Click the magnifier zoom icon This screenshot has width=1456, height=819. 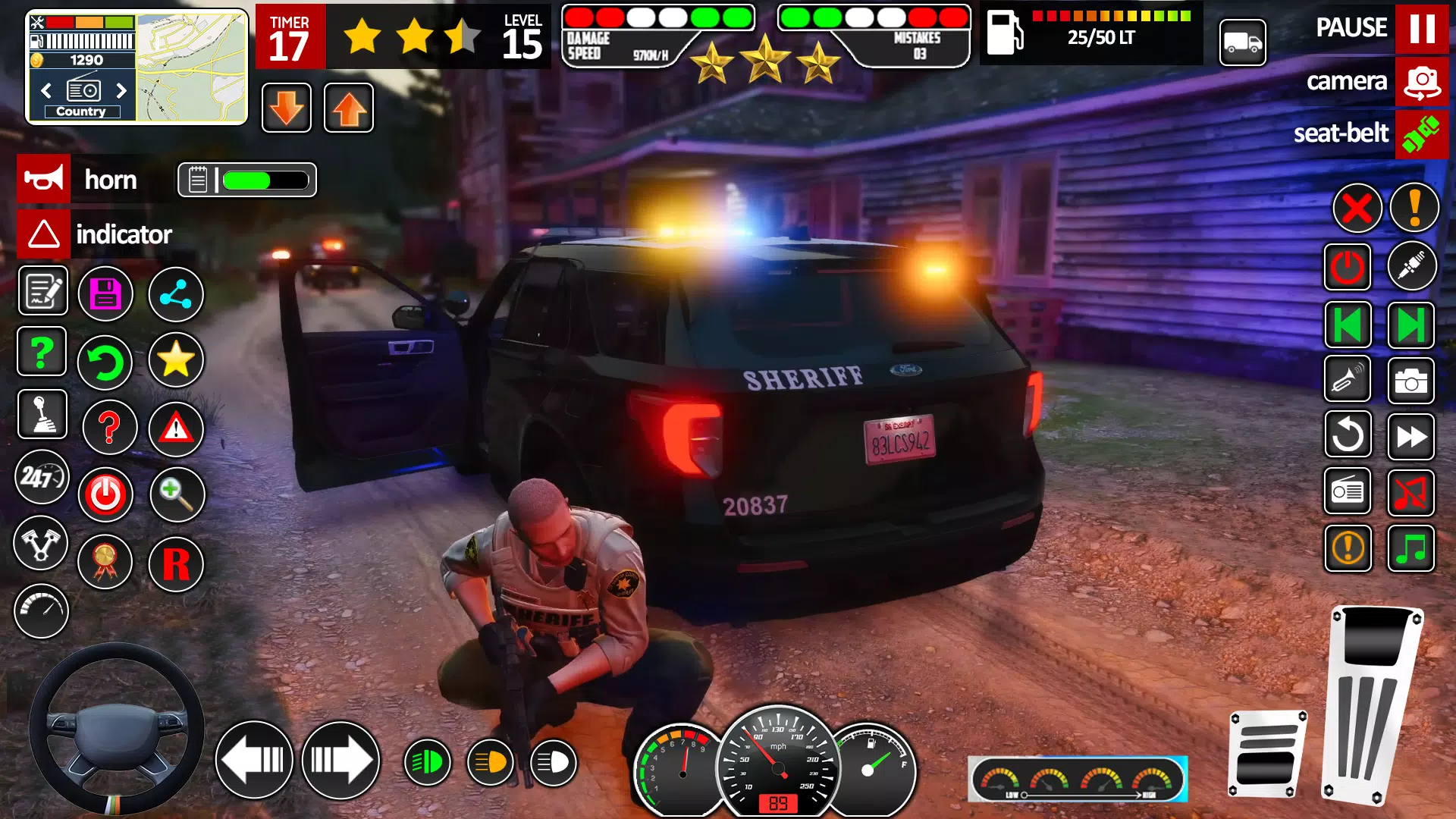tap(176, 494)
